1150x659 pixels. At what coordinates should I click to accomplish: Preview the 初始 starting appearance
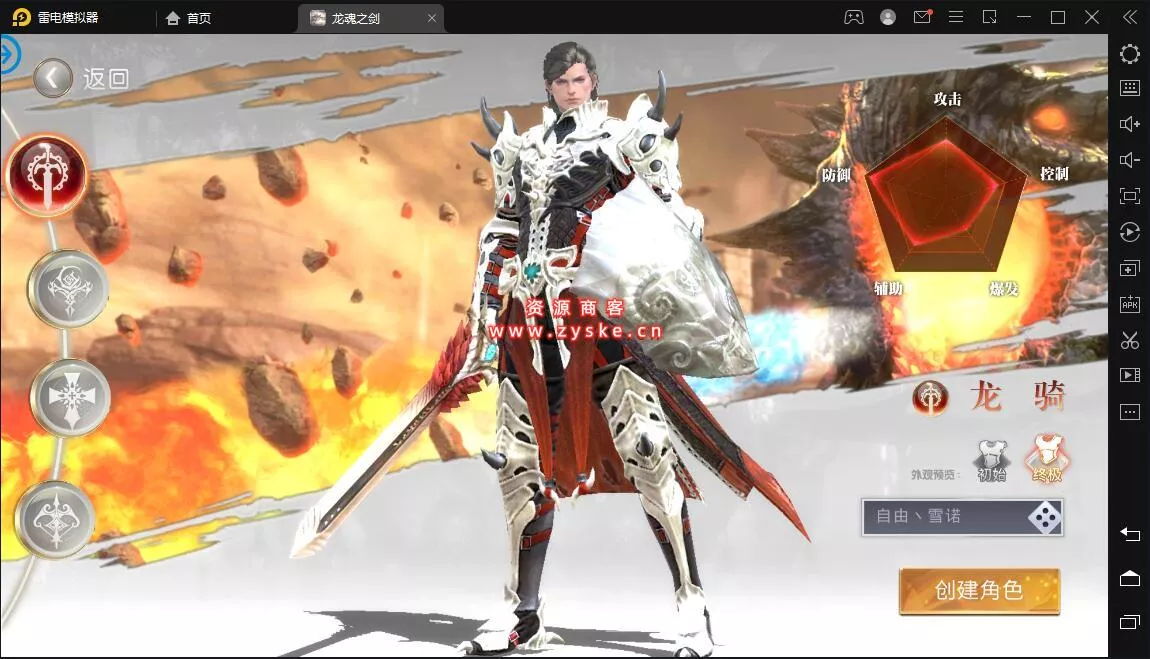[991, 461]
